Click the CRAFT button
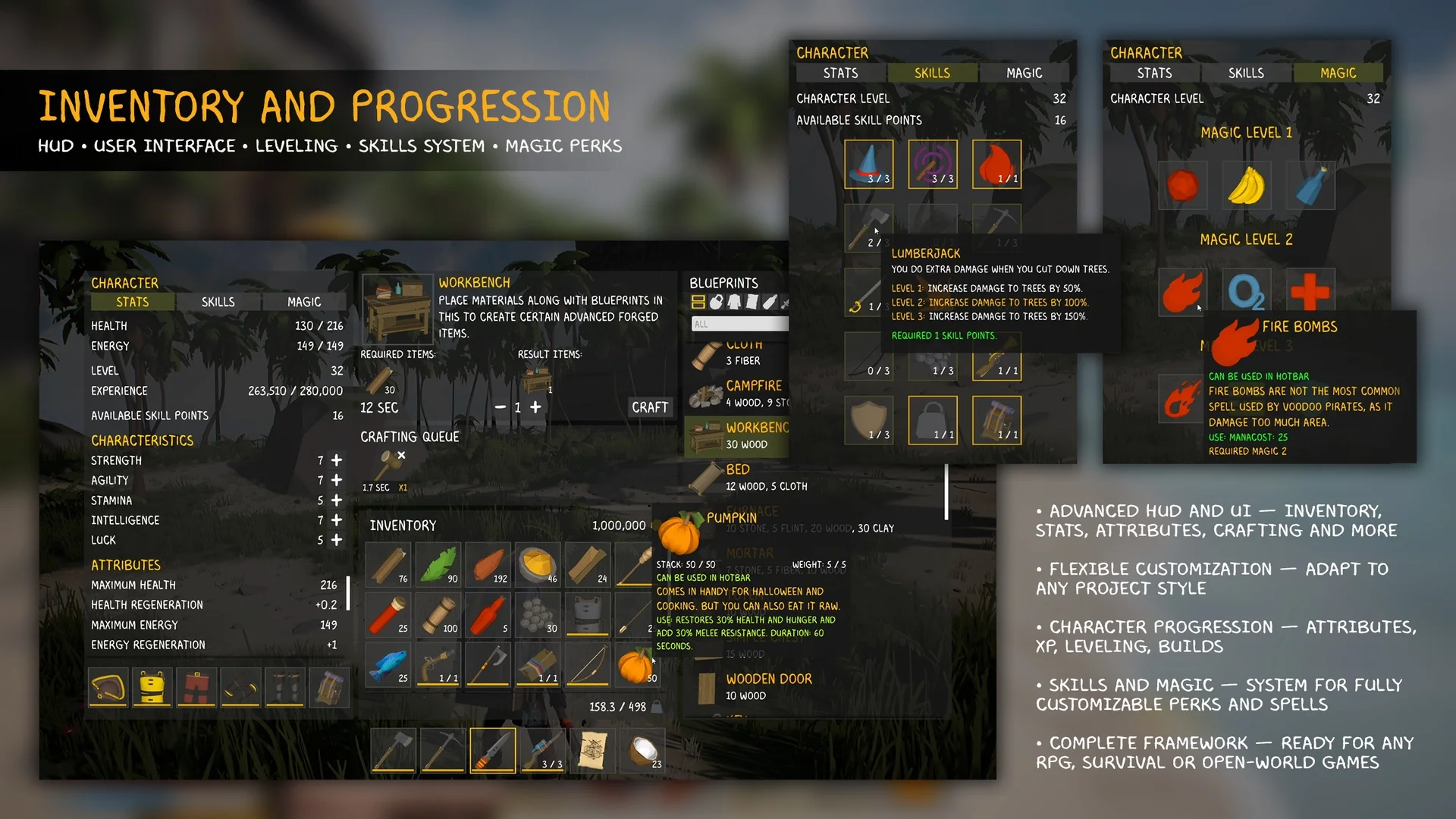The image size is (1456, 819). [650, 407]
